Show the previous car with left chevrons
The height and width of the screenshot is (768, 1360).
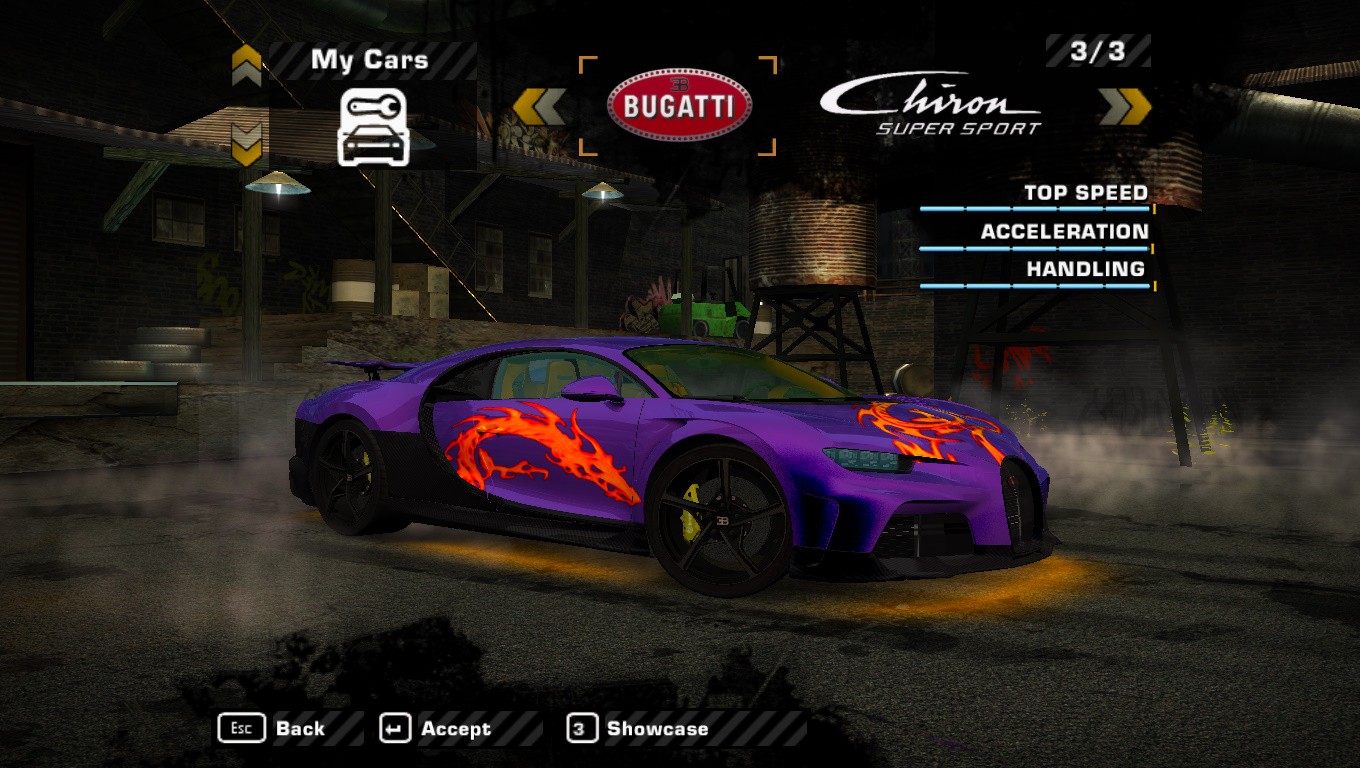tap(539, 107)
